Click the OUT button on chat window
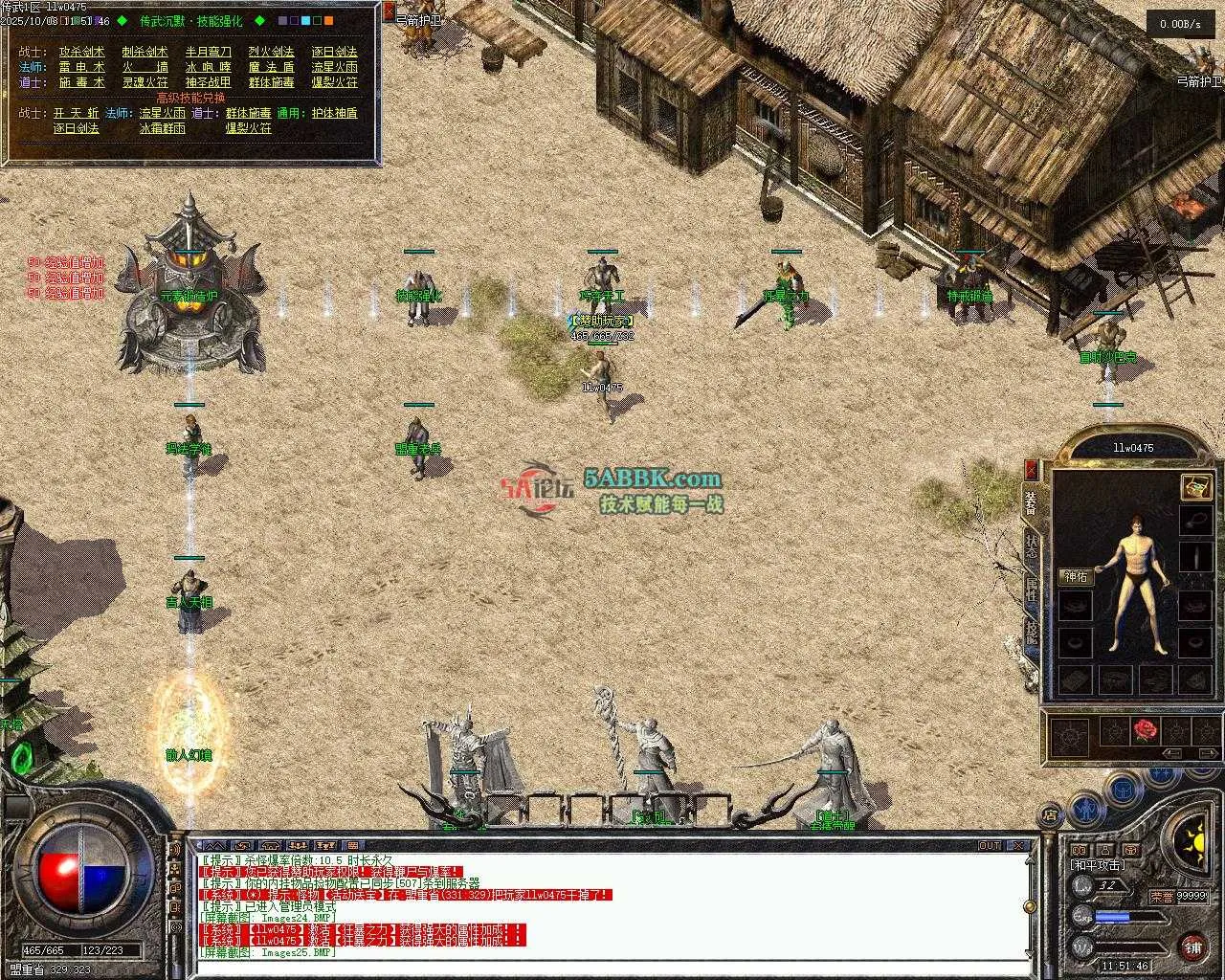The height and width of the screenshot is (980, 1225). pos(989,845)
